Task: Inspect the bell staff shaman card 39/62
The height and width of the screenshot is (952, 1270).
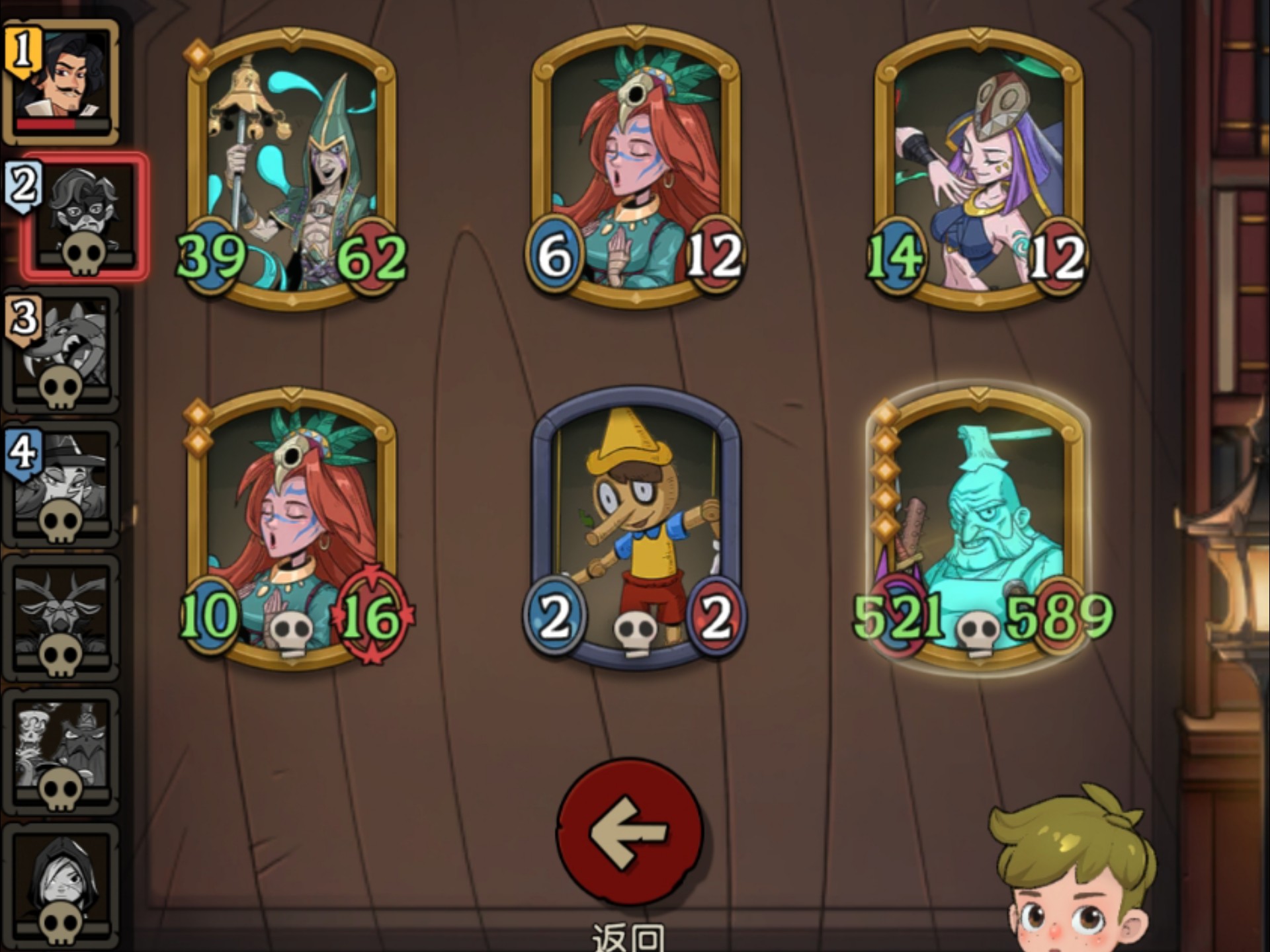Action: [292, 169]
